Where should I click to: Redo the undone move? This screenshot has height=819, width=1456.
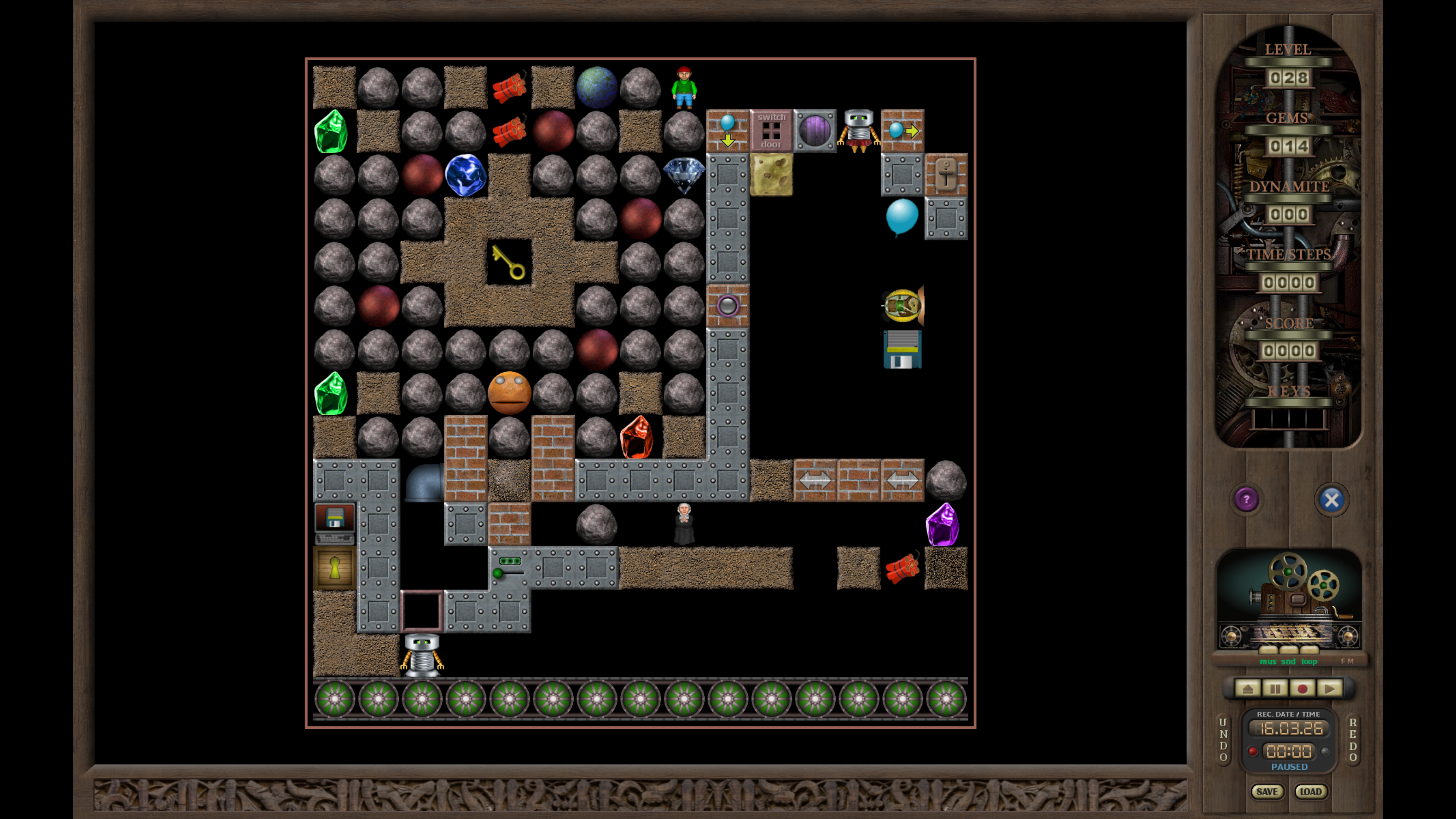pos(1352,740)
